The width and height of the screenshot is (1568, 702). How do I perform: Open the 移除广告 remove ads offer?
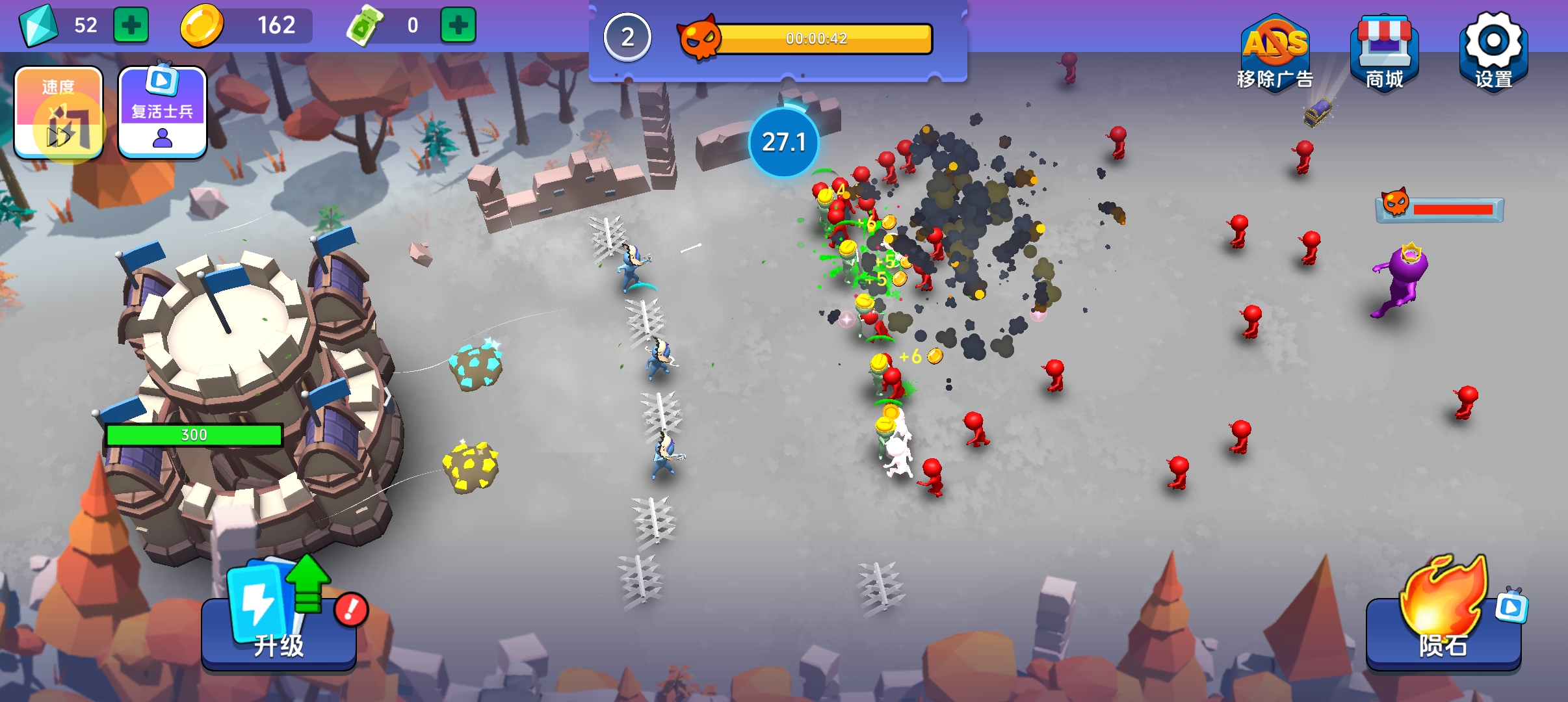pos(1274,53)
